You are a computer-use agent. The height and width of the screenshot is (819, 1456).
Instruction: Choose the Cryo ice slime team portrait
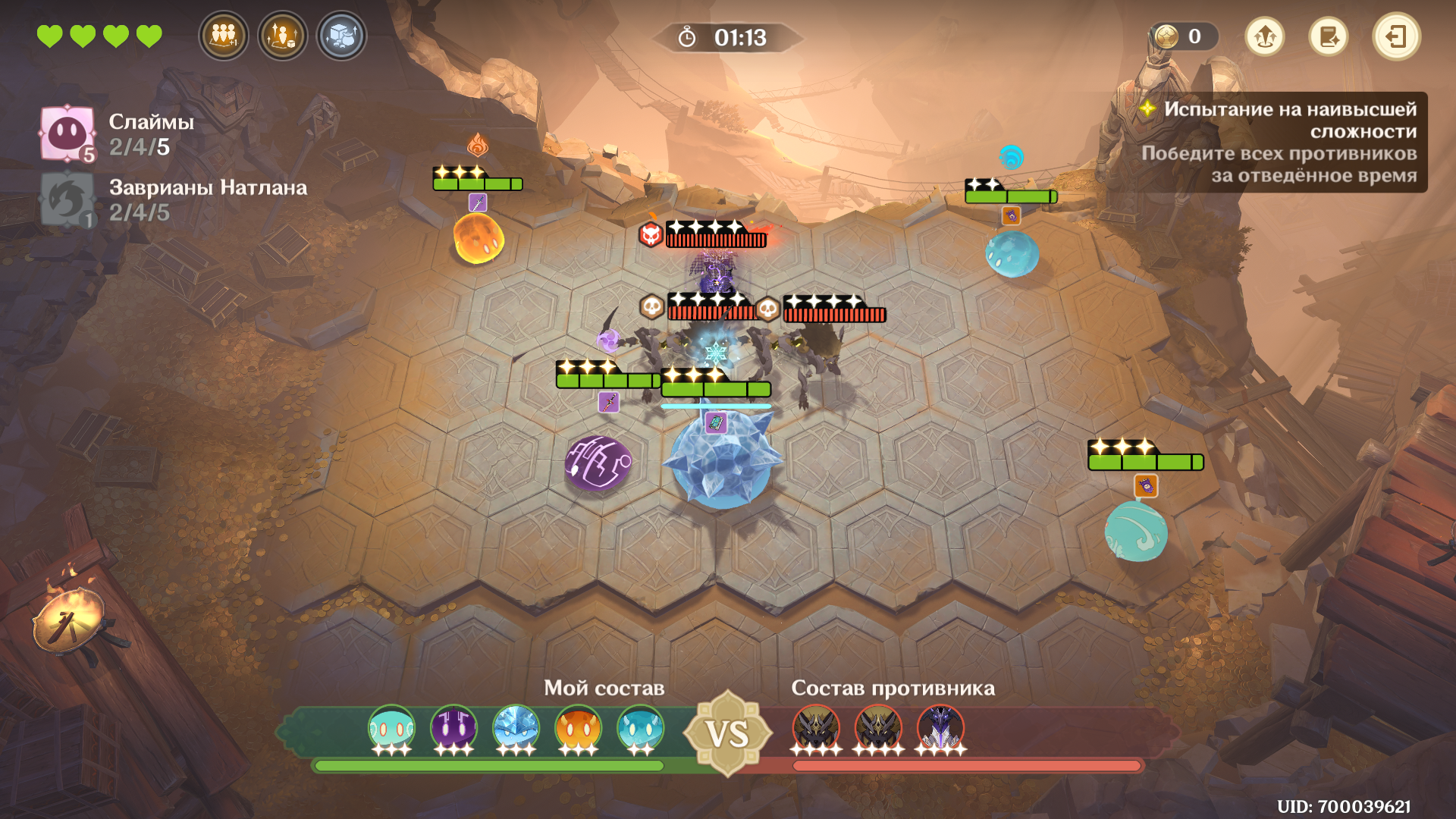(516, 729)
